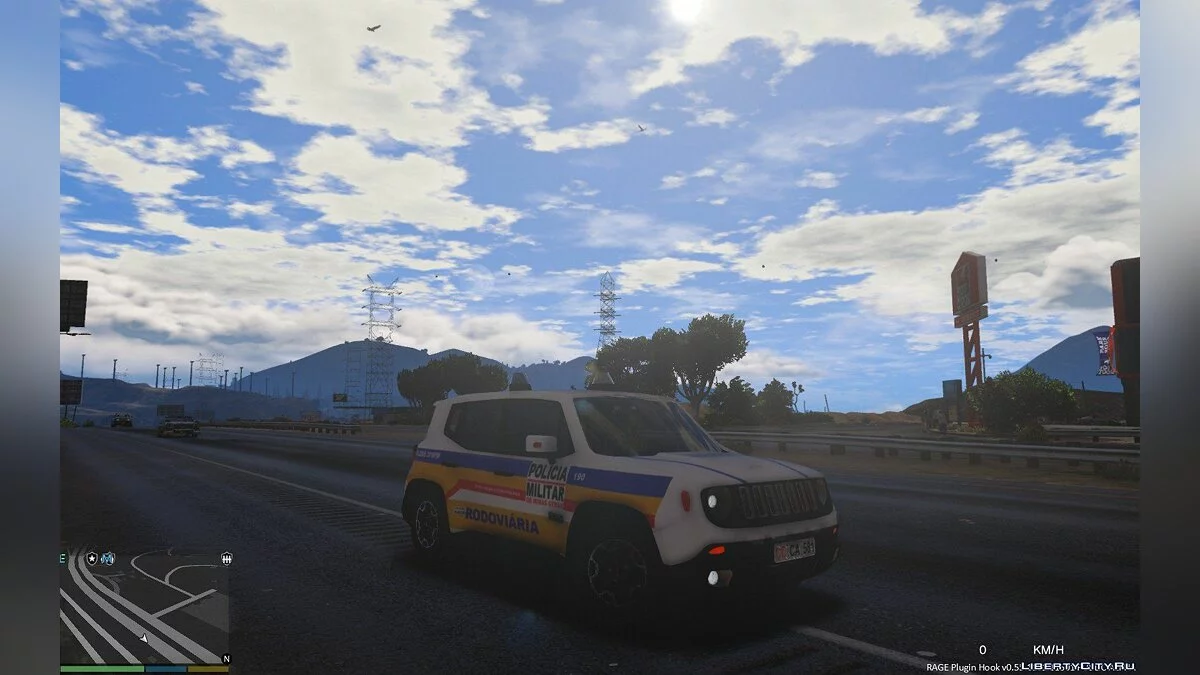Click the north N compass marker

click(227, 658)
